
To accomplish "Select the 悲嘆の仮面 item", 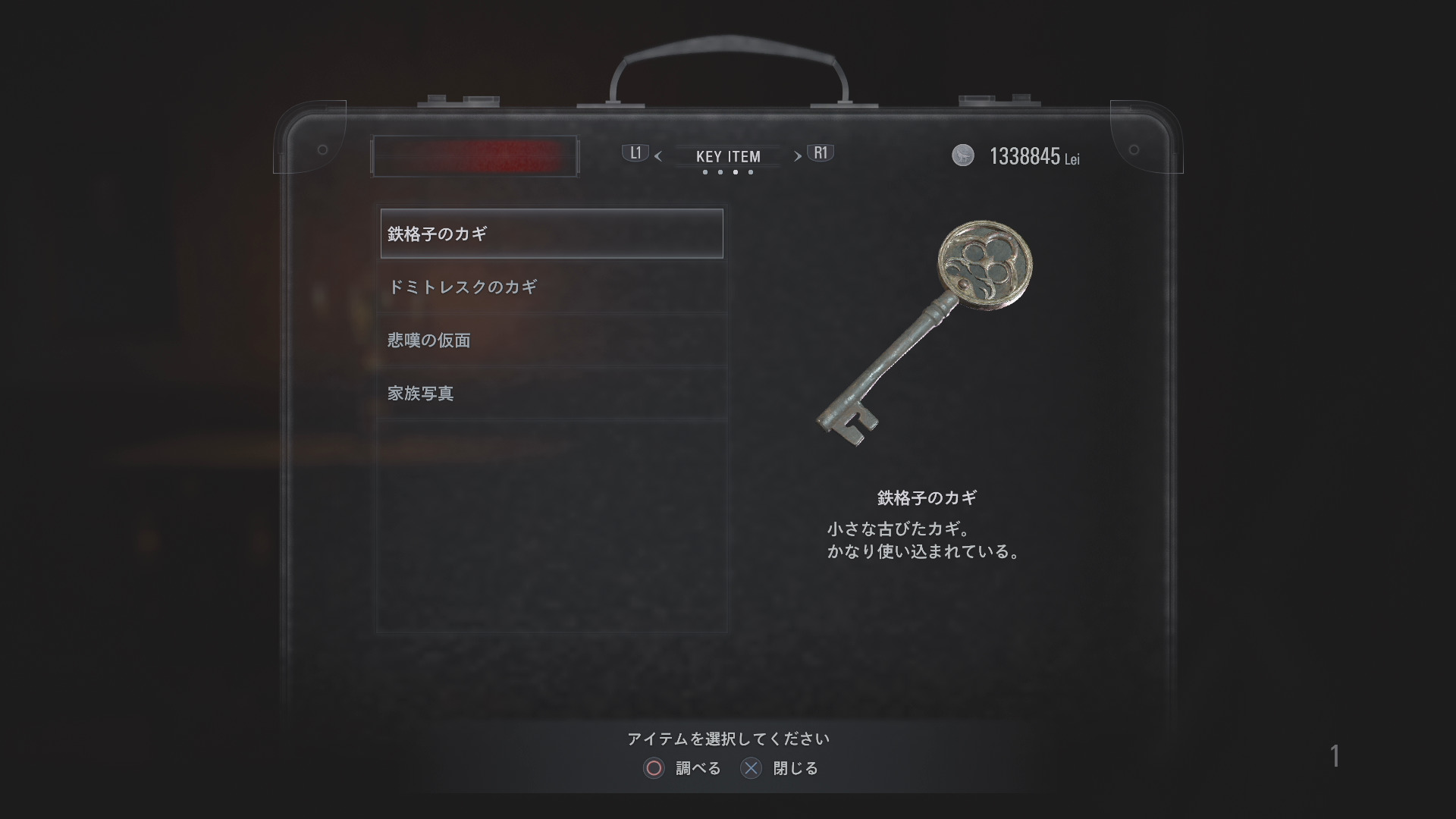I will tap(551, 340).
